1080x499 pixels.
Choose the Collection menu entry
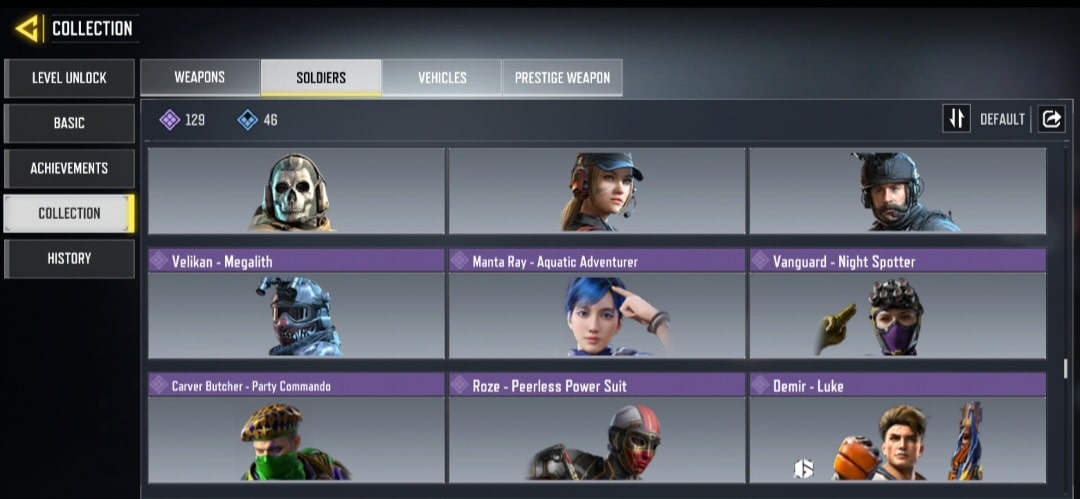coord(69,213)
